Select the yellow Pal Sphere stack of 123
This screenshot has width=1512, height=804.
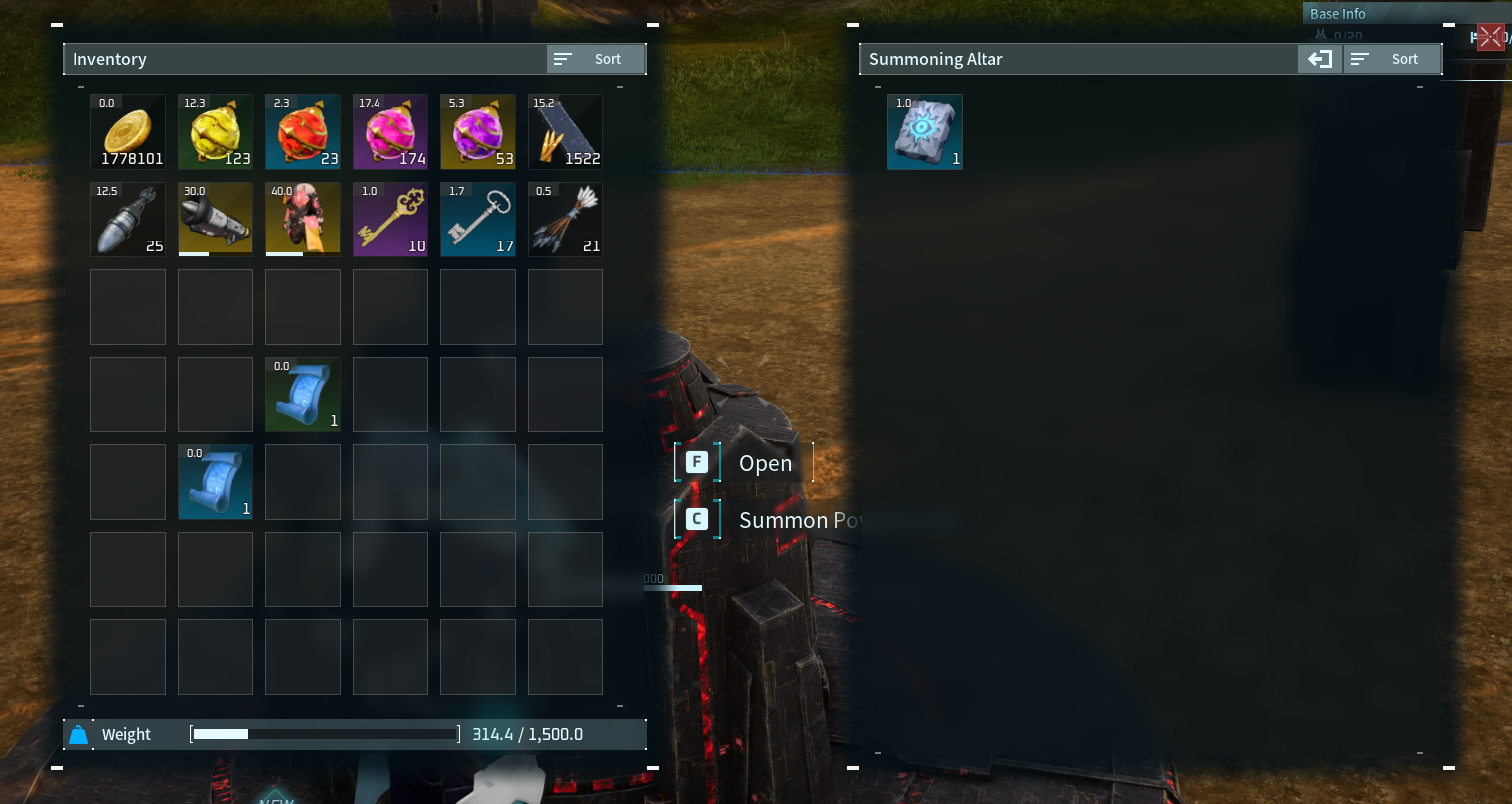click(x=215, y=132)
